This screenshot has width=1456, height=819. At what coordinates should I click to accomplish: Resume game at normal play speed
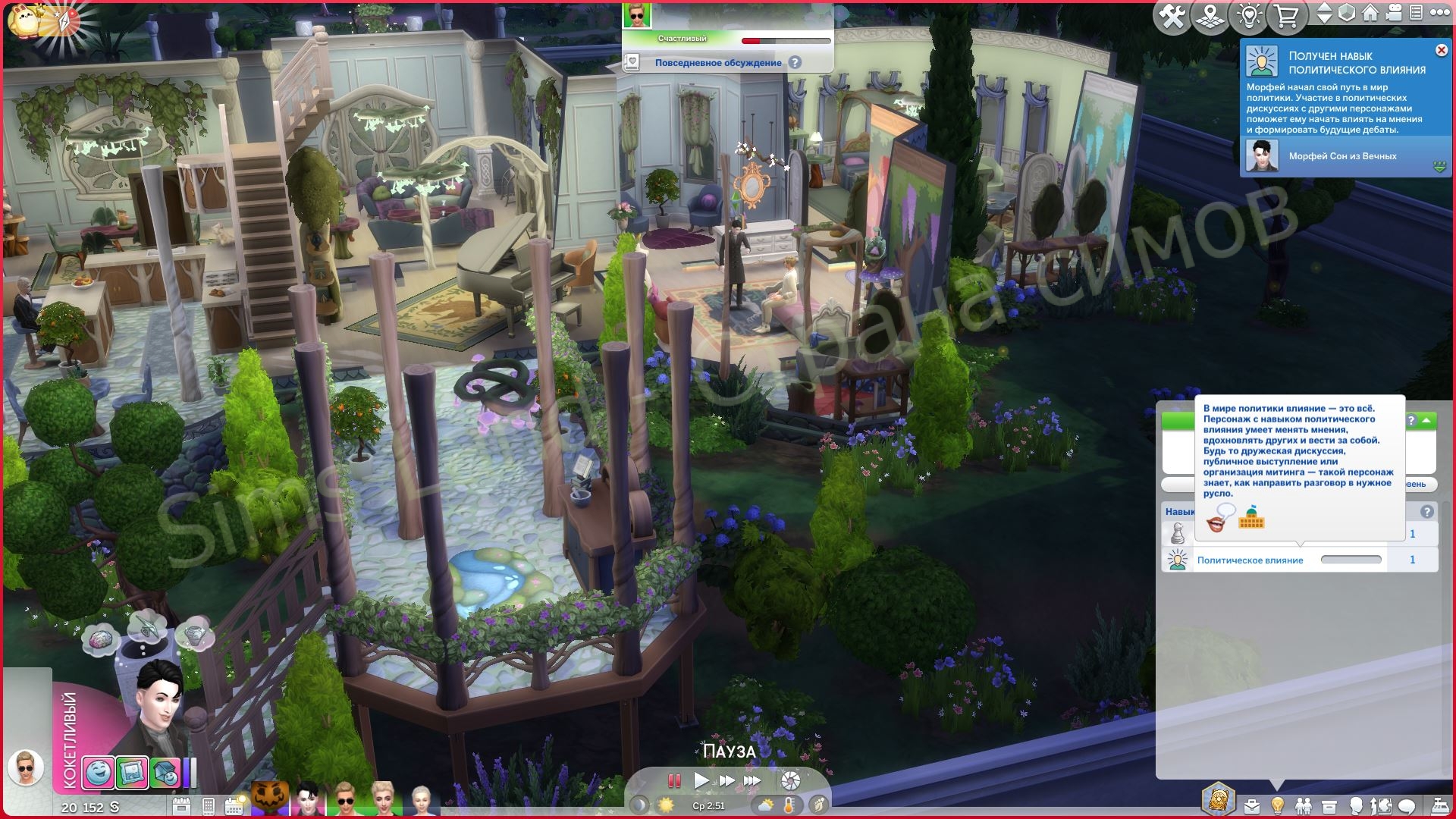[x=701, y=780]
